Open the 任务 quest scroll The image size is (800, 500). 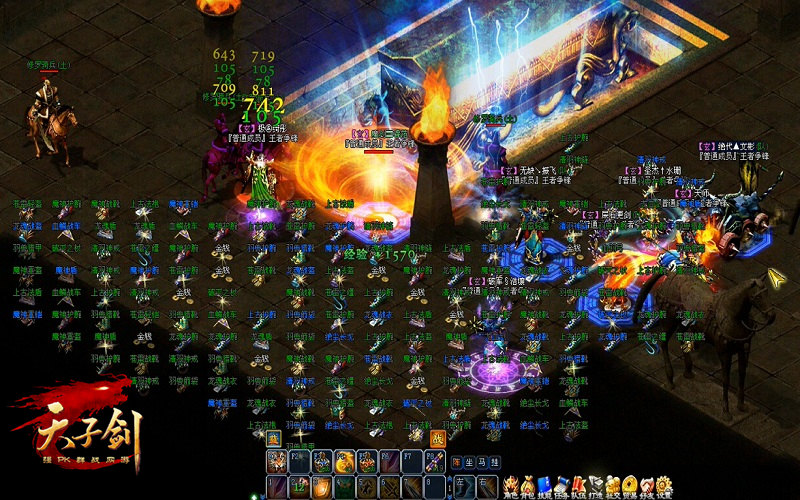coord(562,485)
